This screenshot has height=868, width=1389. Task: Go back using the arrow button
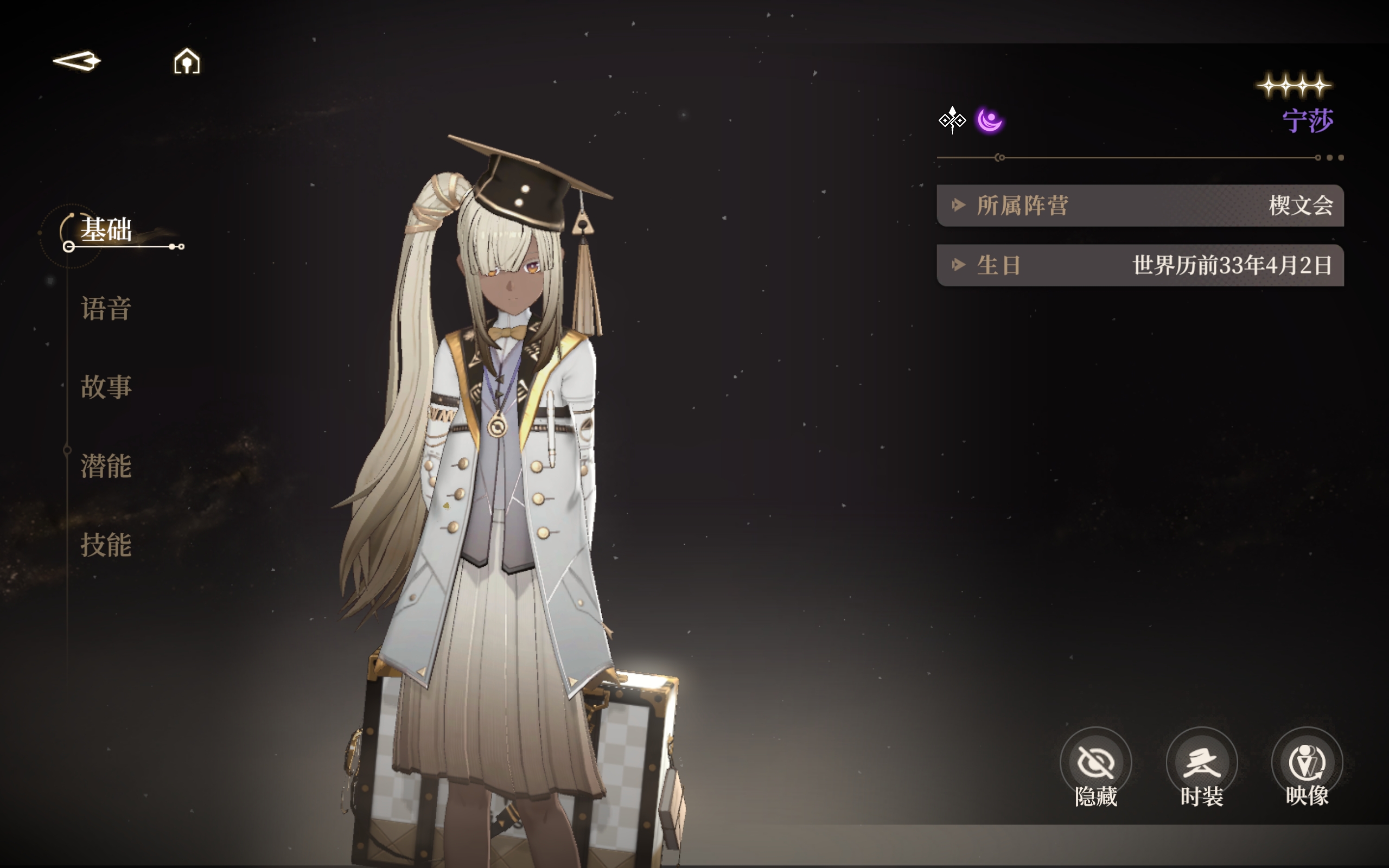tap(77, 61)
